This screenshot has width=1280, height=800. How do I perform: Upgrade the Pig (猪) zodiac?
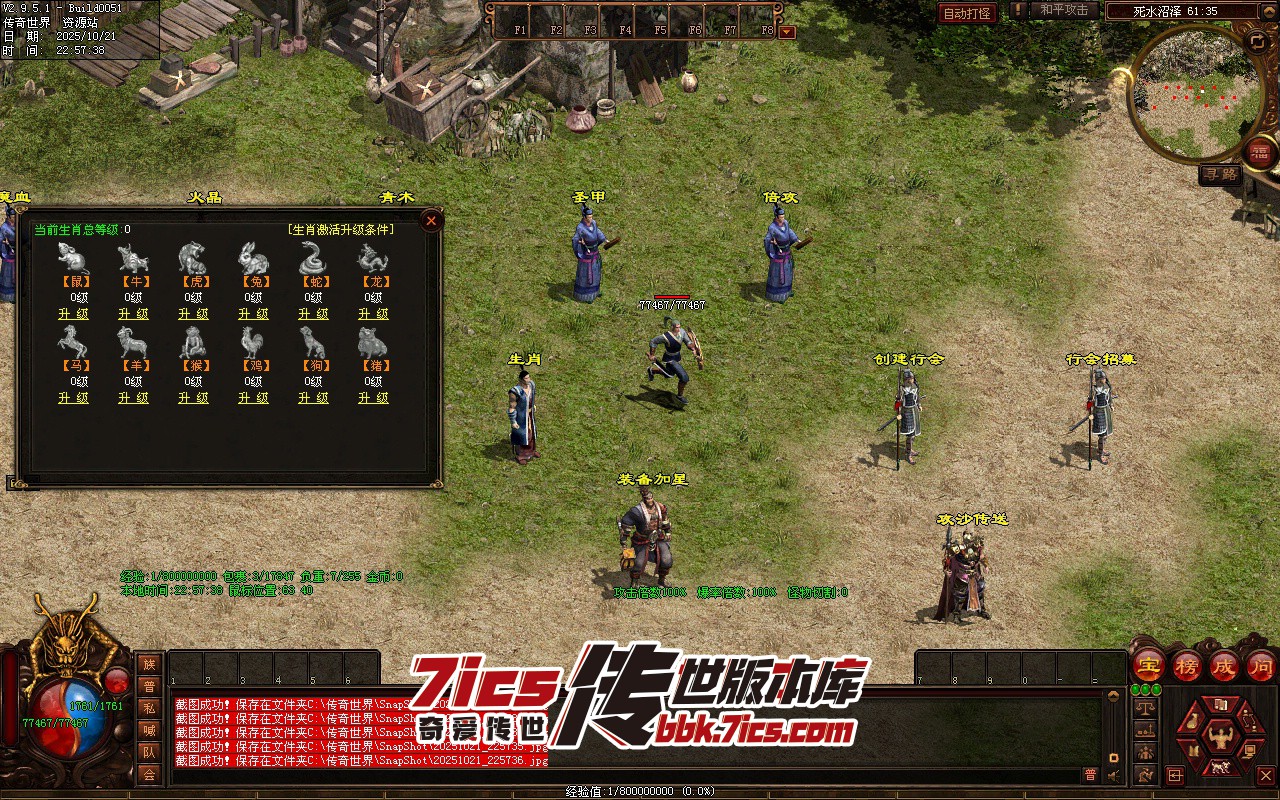[x=373, y=398]
